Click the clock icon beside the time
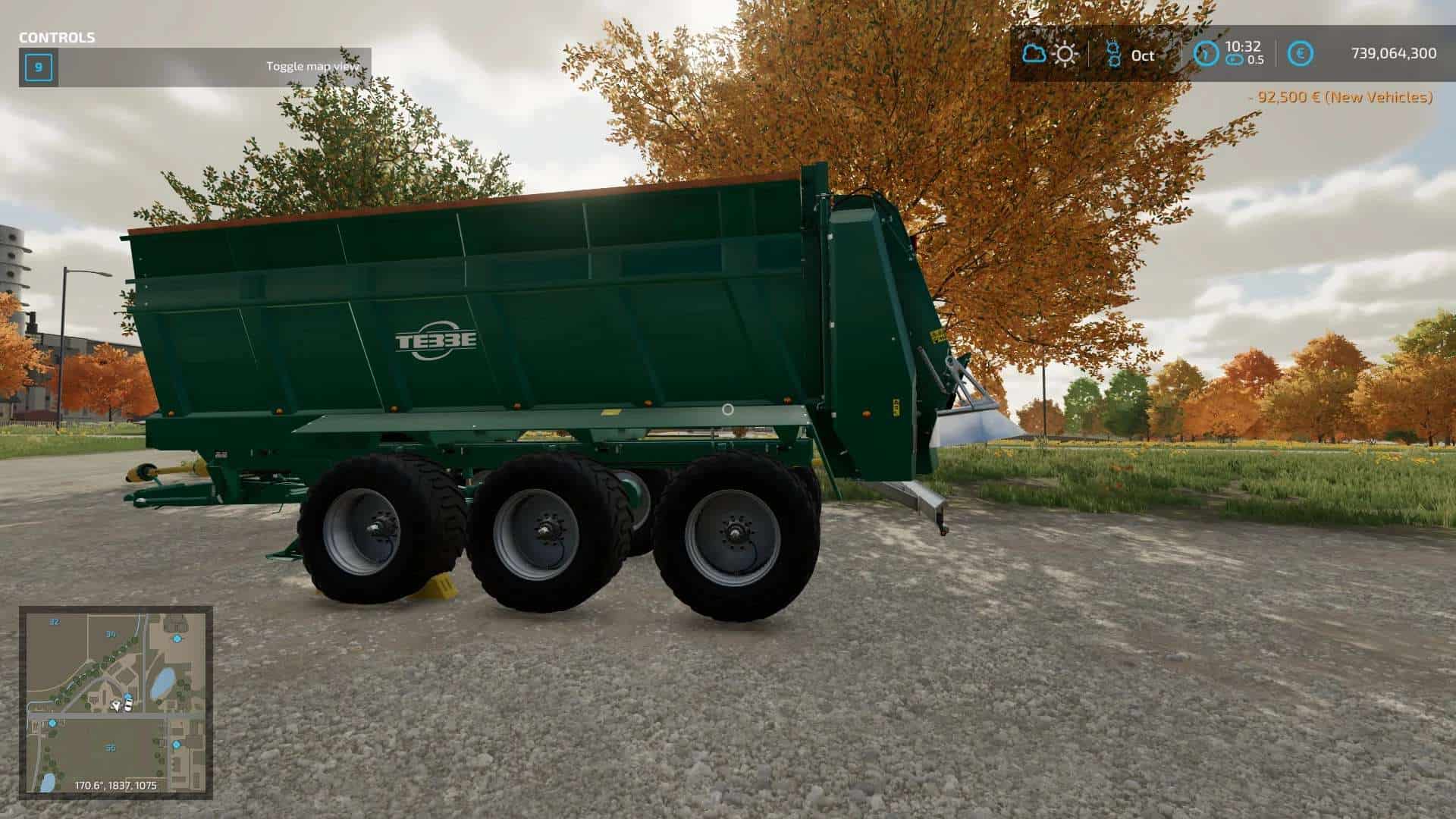The height and width of the screenshot is (819, 1456). coord(1206,54)
